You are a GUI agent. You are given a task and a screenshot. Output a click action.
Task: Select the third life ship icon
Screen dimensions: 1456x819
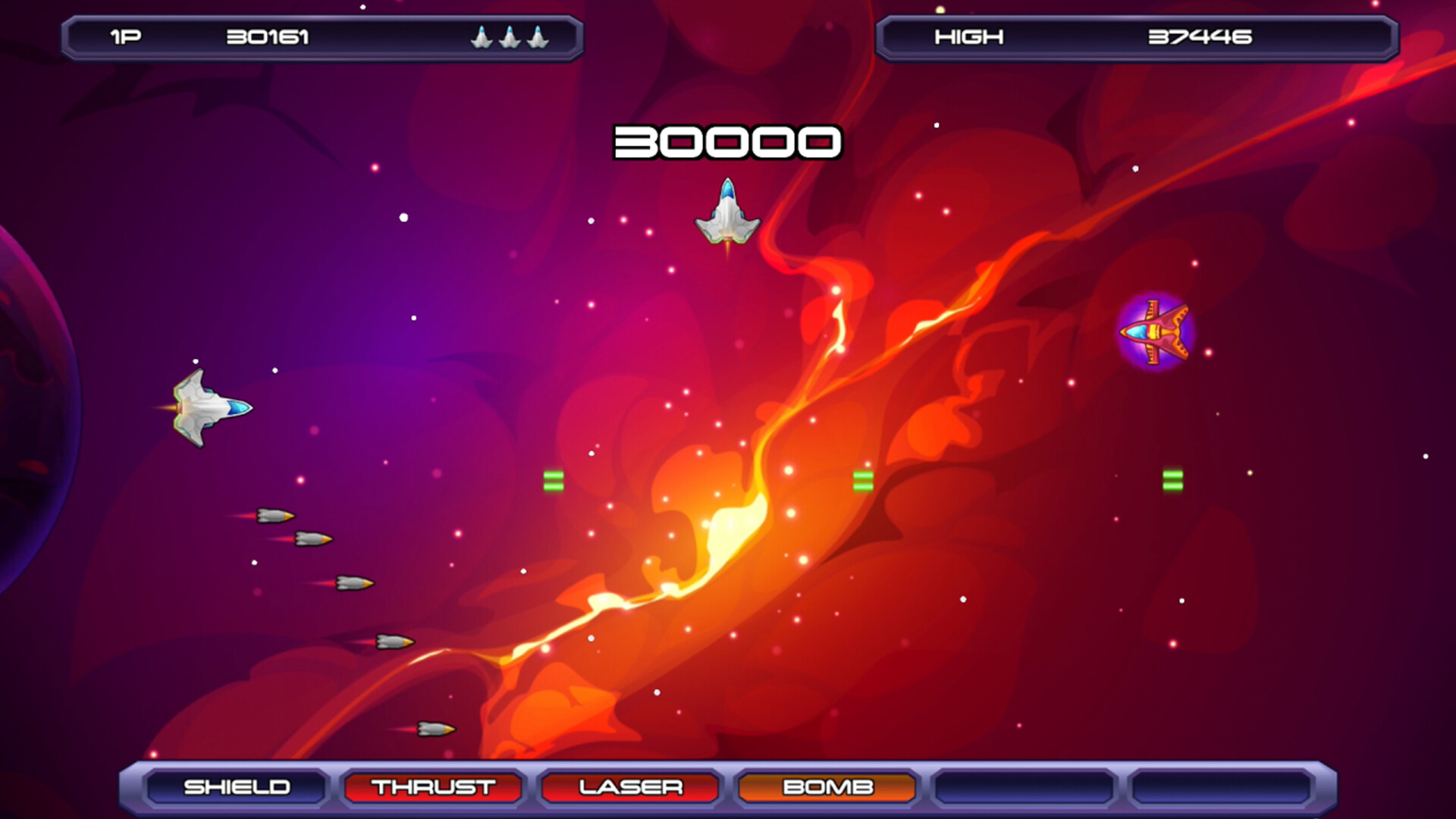click(x=536, y=36)
